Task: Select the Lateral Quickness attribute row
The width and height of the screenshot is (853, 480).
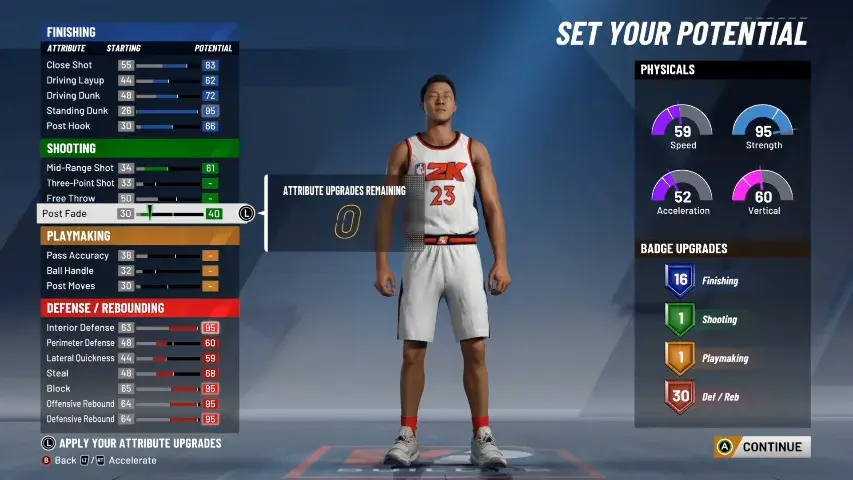Action: tap(138, 358)
